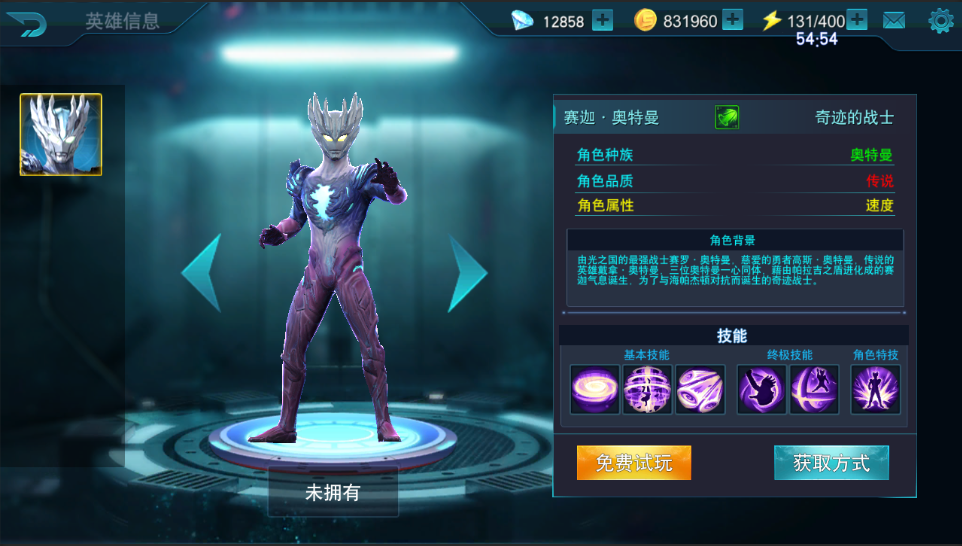View the striped sphere basic skill

[x=648, y=389]
